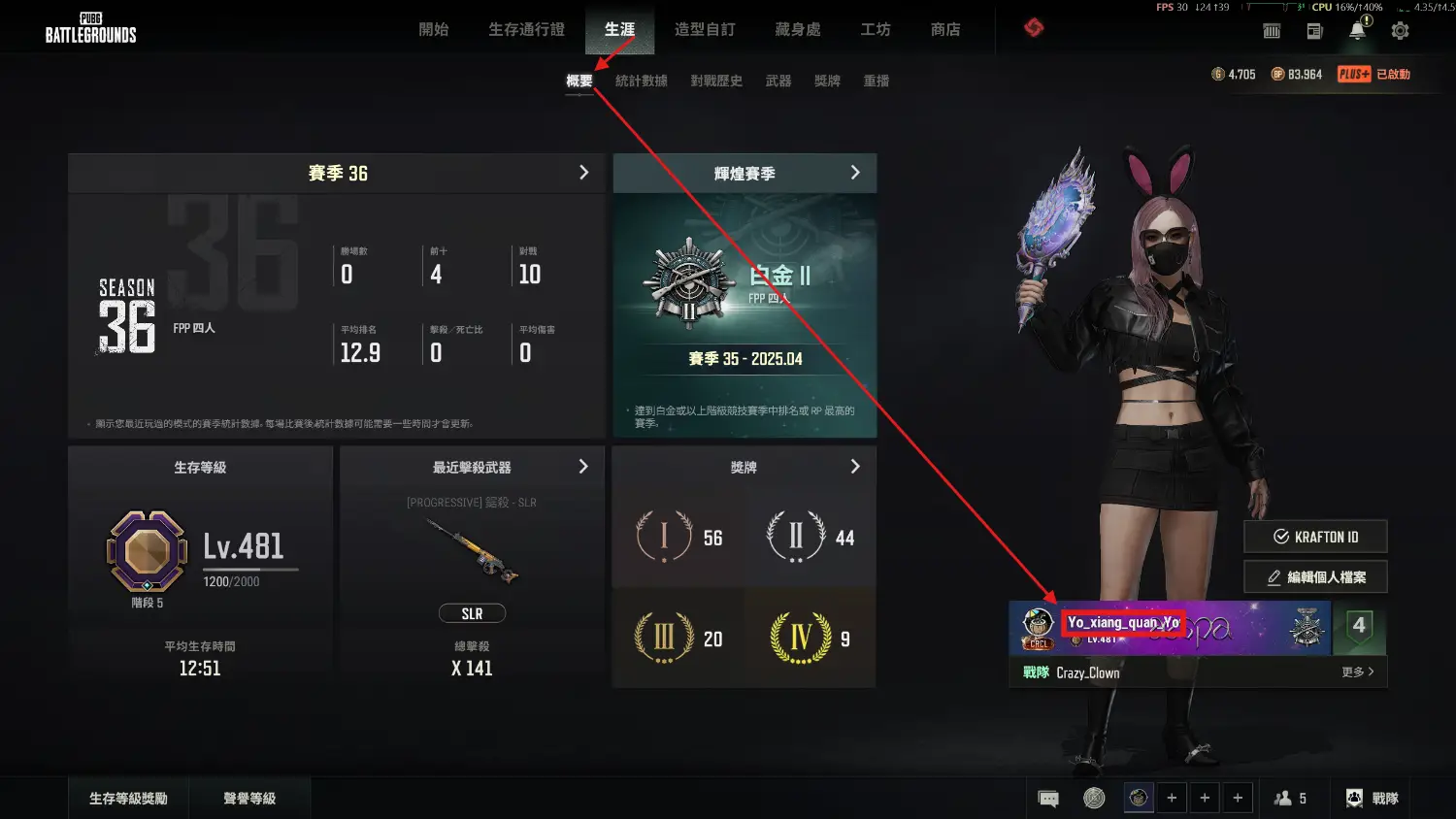Viewport: 1456px width, 819px height.
Task: Open the 商店 menu in the top bar
Action: coord(945,30)
